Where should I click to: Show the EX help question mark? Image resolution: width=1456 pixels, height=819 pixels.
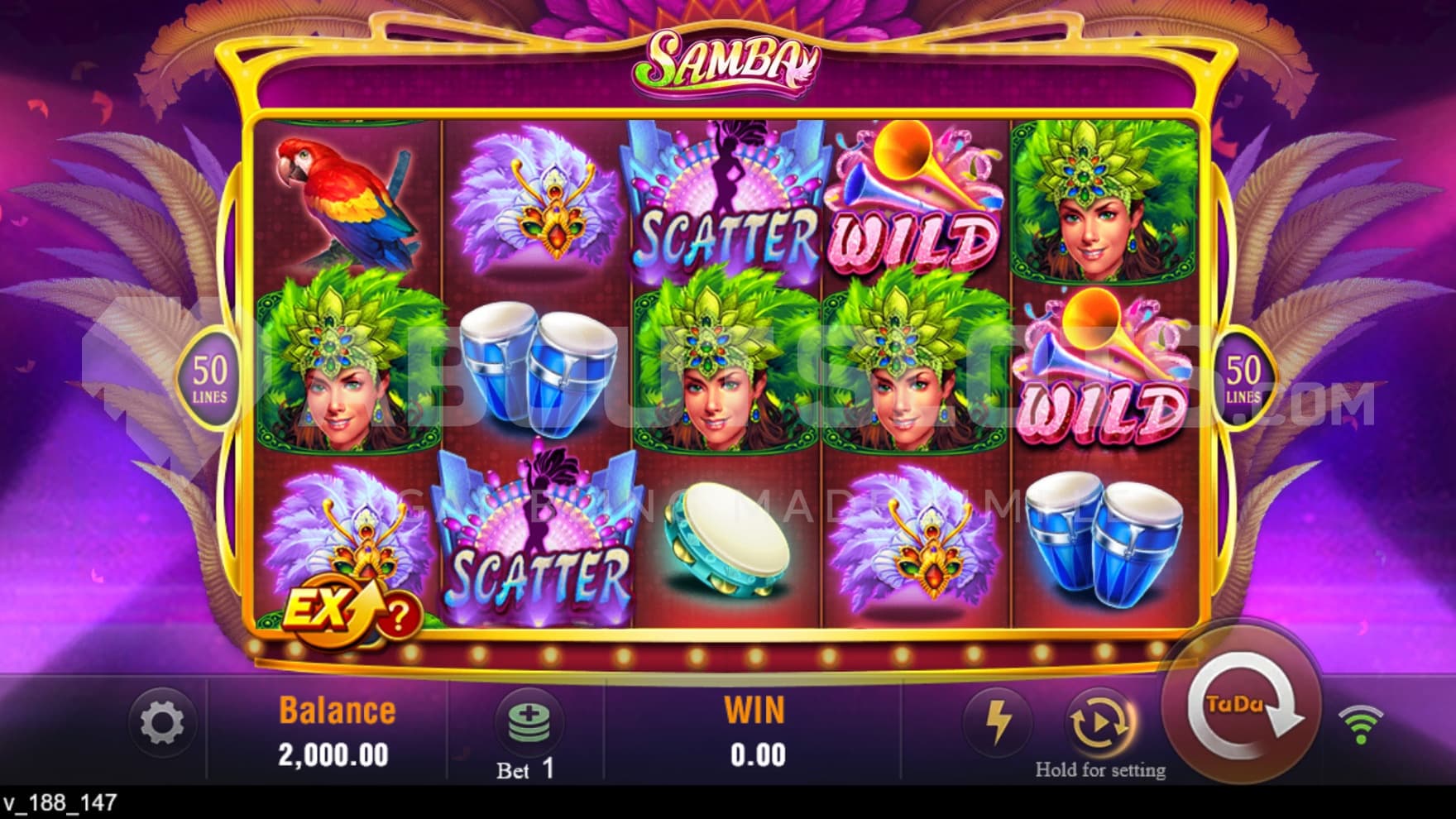pyautogui.click(x=398, y=616)
